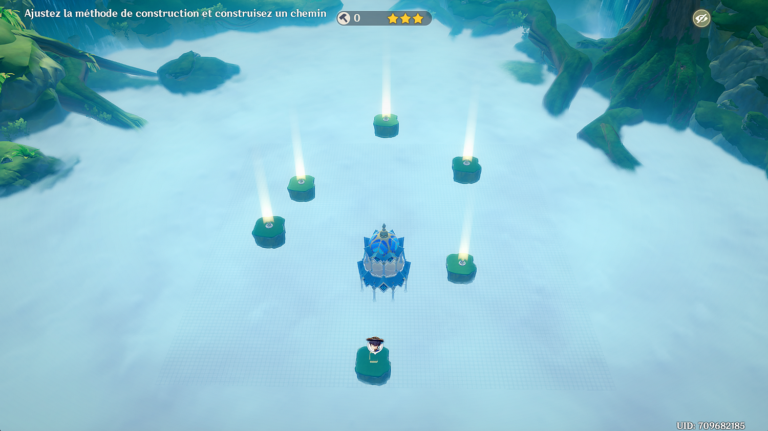Toggle the hide interface eye icon
This screenshot has height=431, width=768.
[701, 18]
